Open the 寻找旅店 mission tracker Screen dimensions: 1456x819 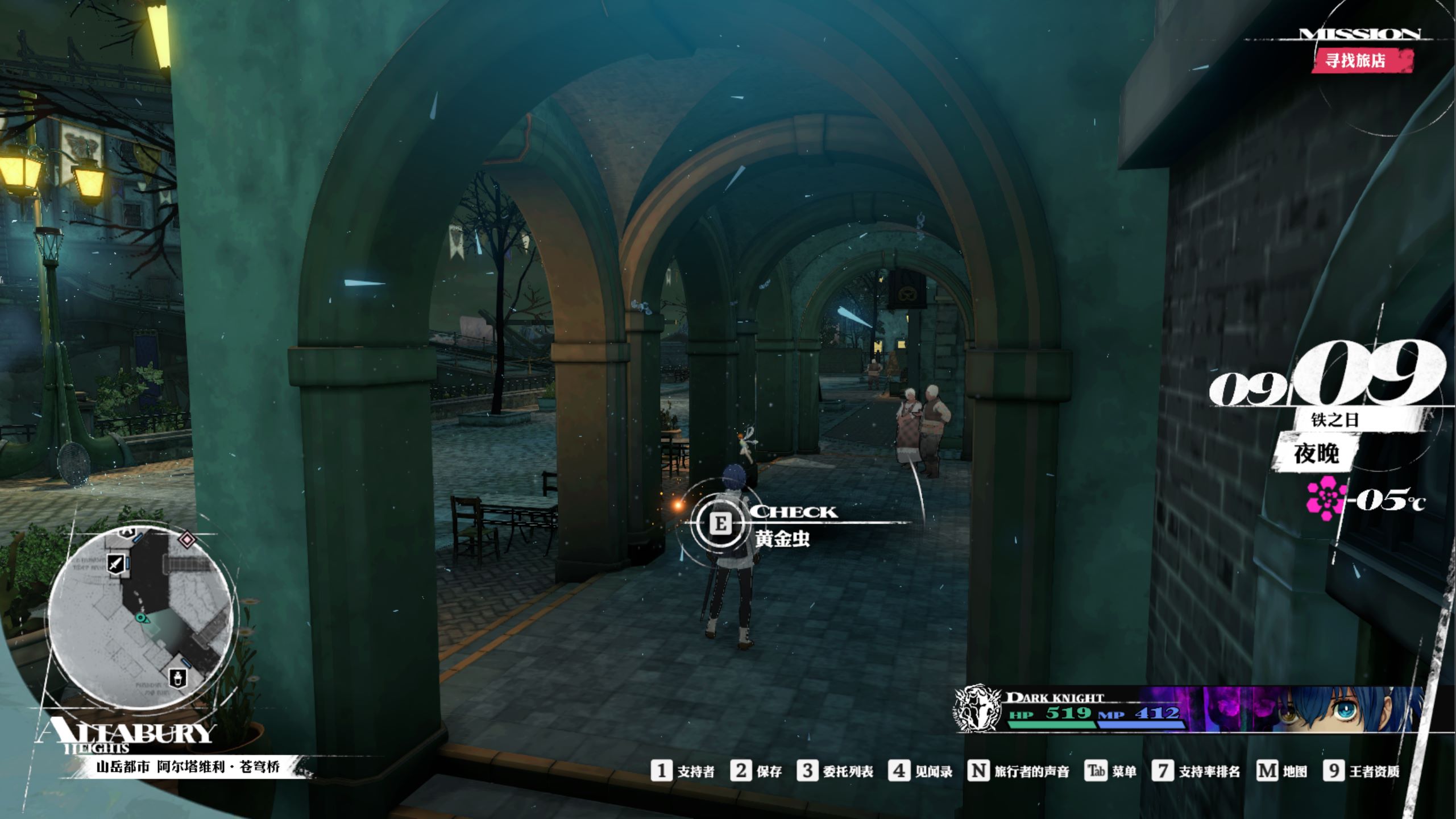1362,60
